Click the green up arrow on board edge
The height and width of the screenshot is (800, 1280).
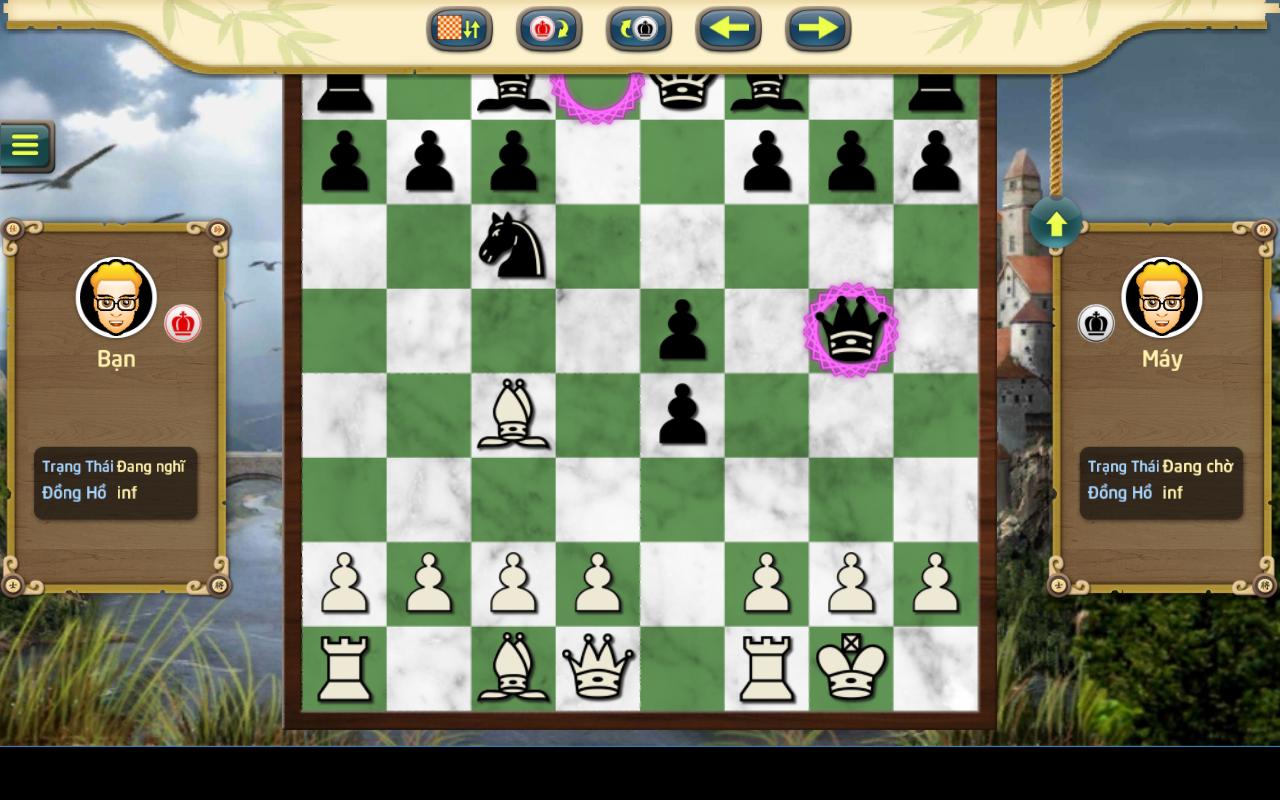click(x=1057, y=222)
